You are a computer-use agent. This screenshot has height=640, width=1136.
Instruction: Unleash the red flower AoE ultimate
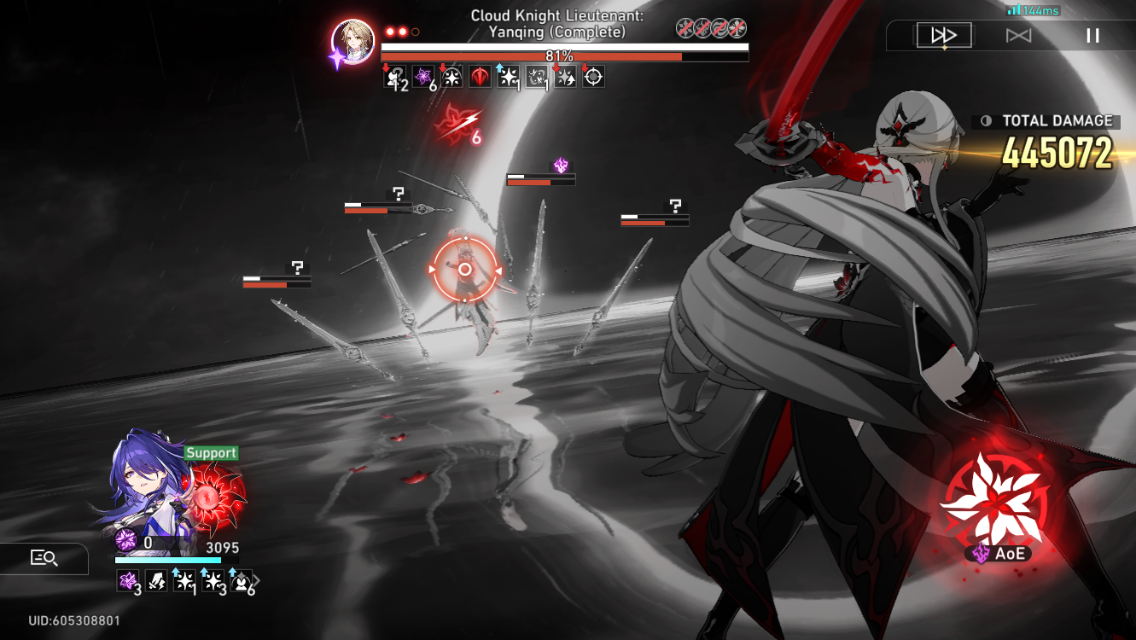(995, 498)
